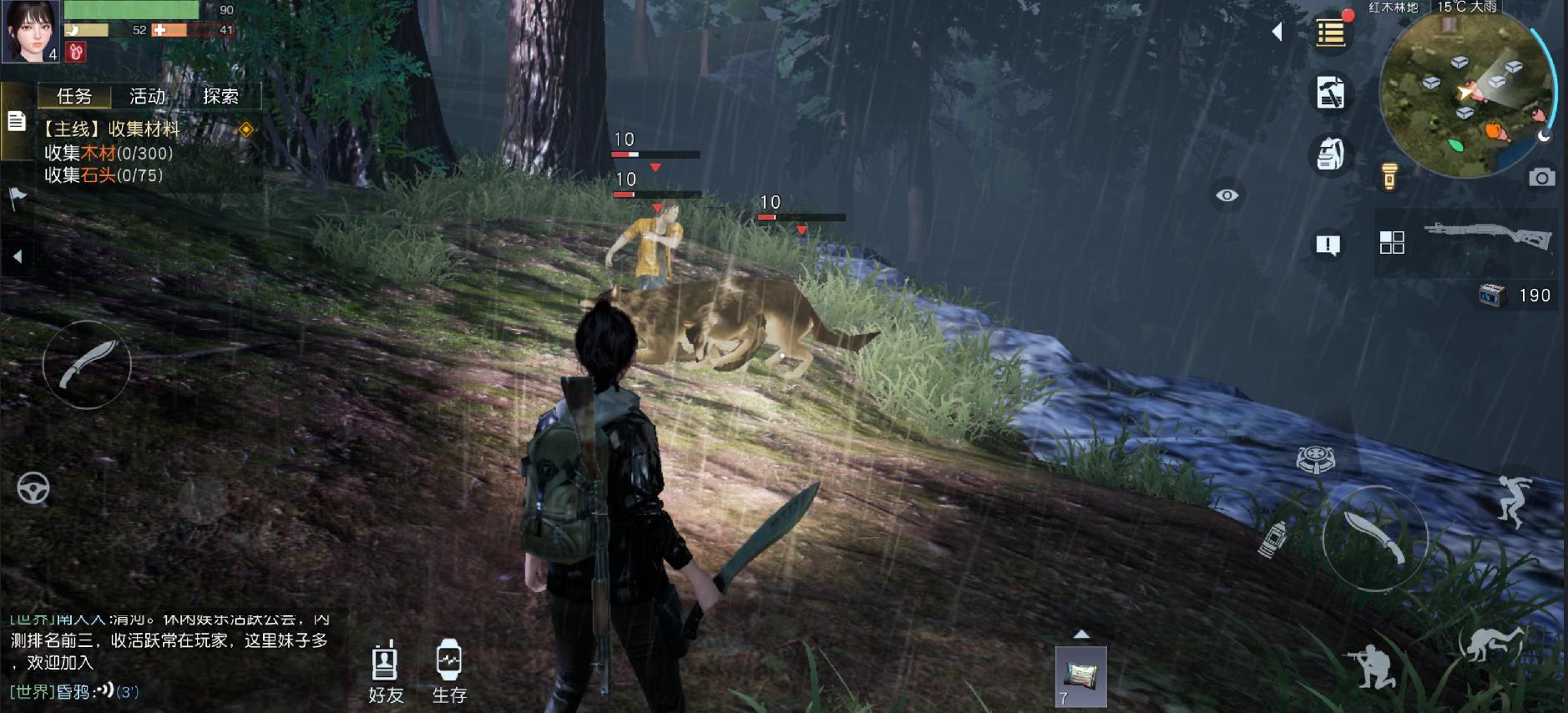1568x713 pixels.
Task: Select the 探索 tab
Action: click(x=220, y=97)
